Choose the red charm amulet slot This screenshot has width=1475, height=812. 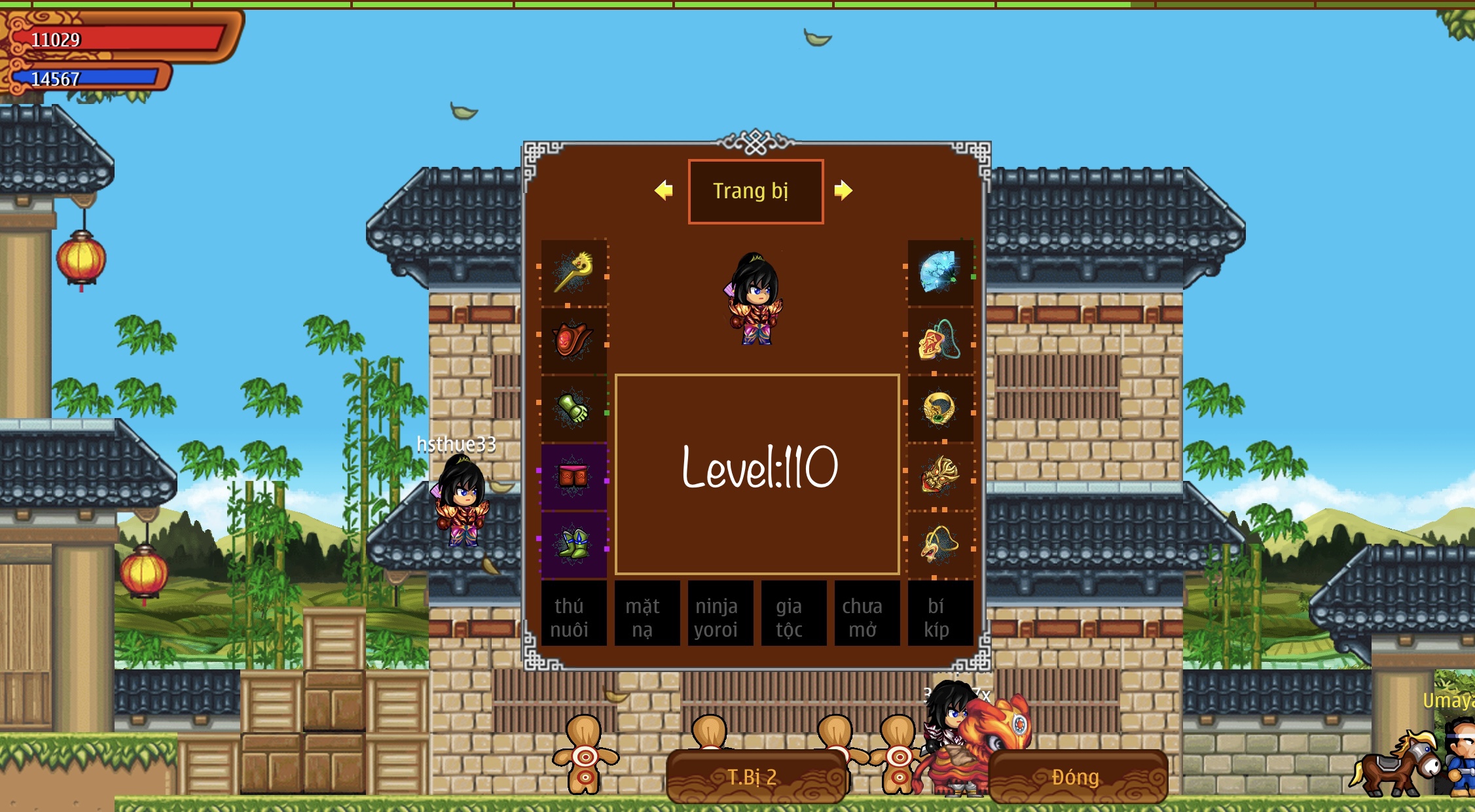(x=940, y=341)
